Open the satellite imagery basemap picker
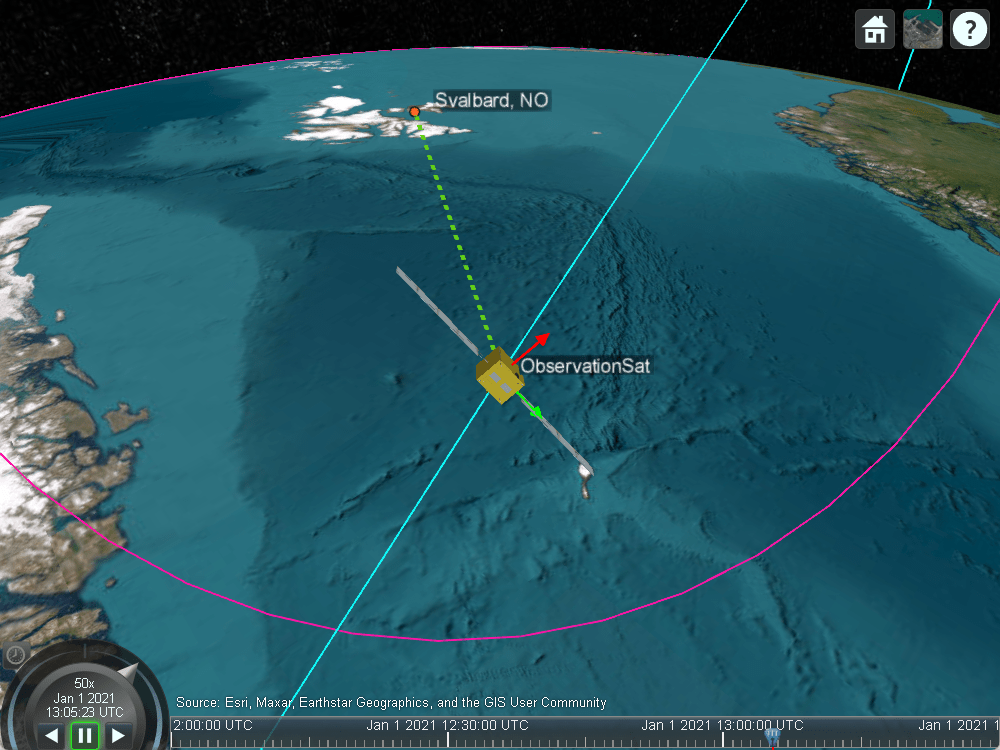 click(922, 30)
